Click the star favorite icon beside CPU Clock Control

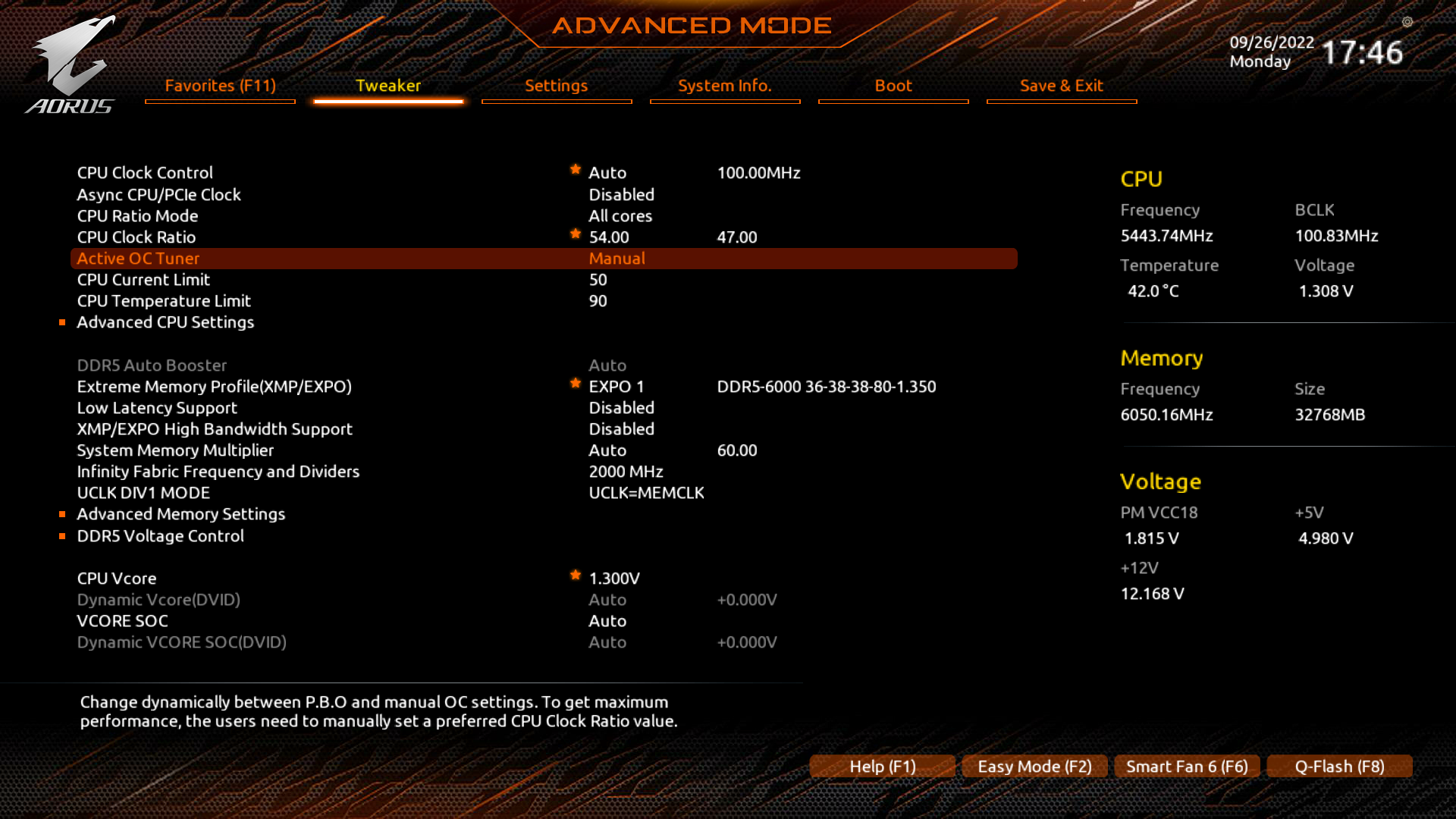(x=575, y=170)
